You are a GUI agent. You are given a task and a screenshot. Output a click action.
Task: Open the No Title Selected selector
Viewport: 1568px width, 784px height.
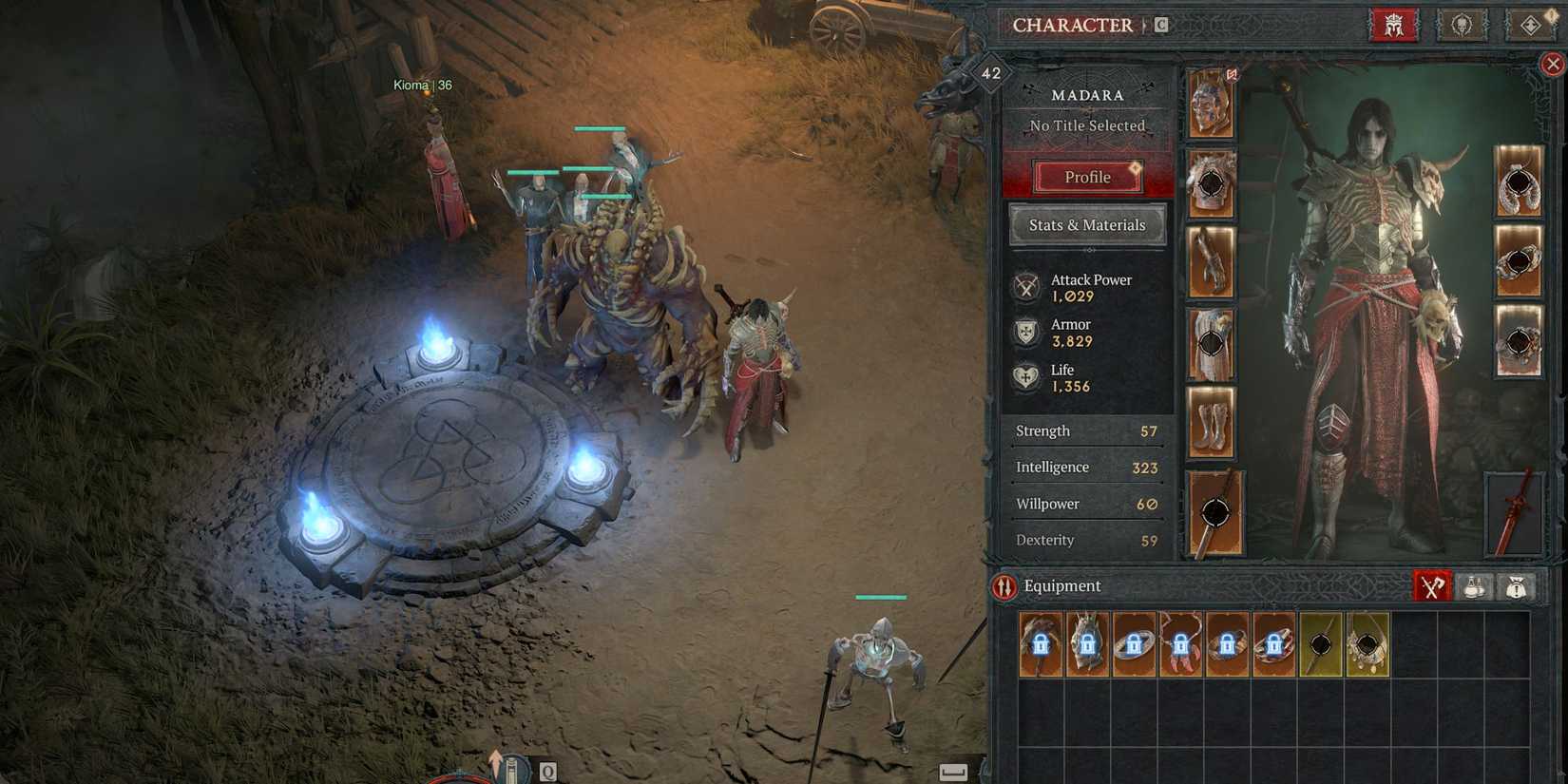click(x=1085, y=125)
